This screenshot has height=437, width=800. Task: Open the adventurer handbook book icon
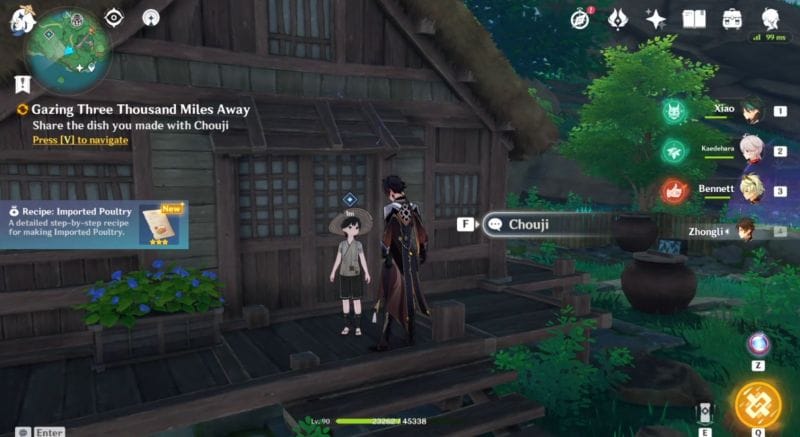pyautogui.click(x=694, y=18)
